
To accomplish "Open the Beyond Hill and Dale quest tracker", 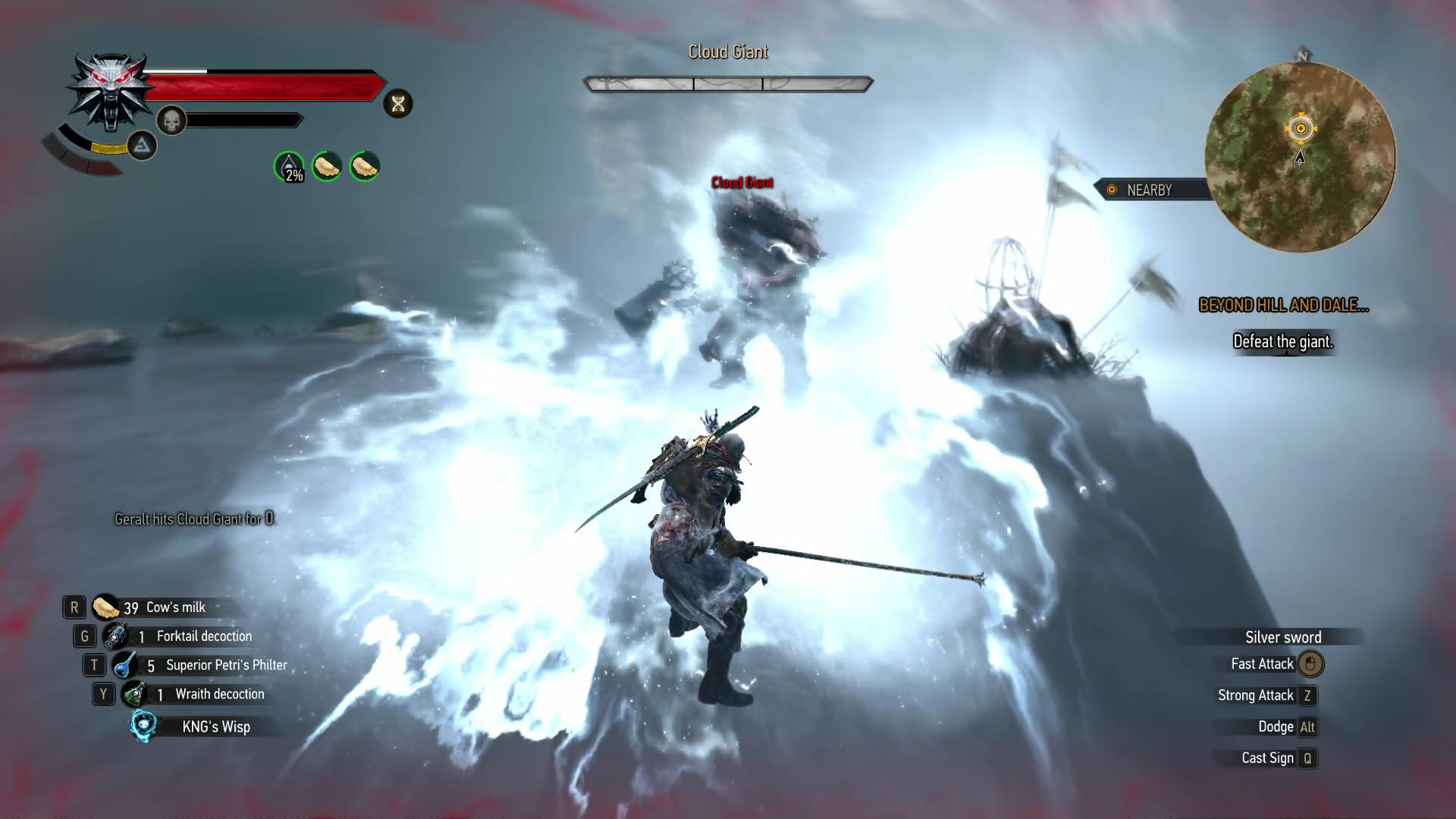I will (x=1283, y=306).
